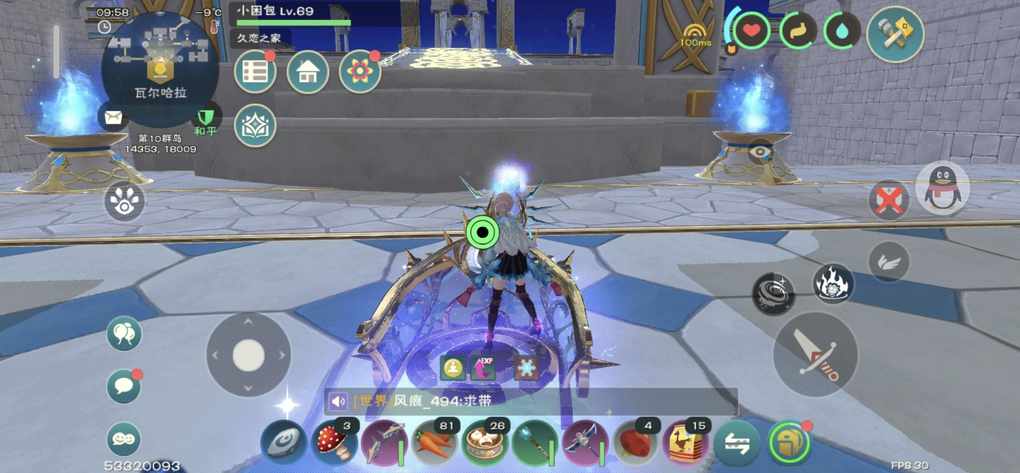Tap the paw print pet button
The width and height of the screenshot is (1020, 473).
coord(125,202)
